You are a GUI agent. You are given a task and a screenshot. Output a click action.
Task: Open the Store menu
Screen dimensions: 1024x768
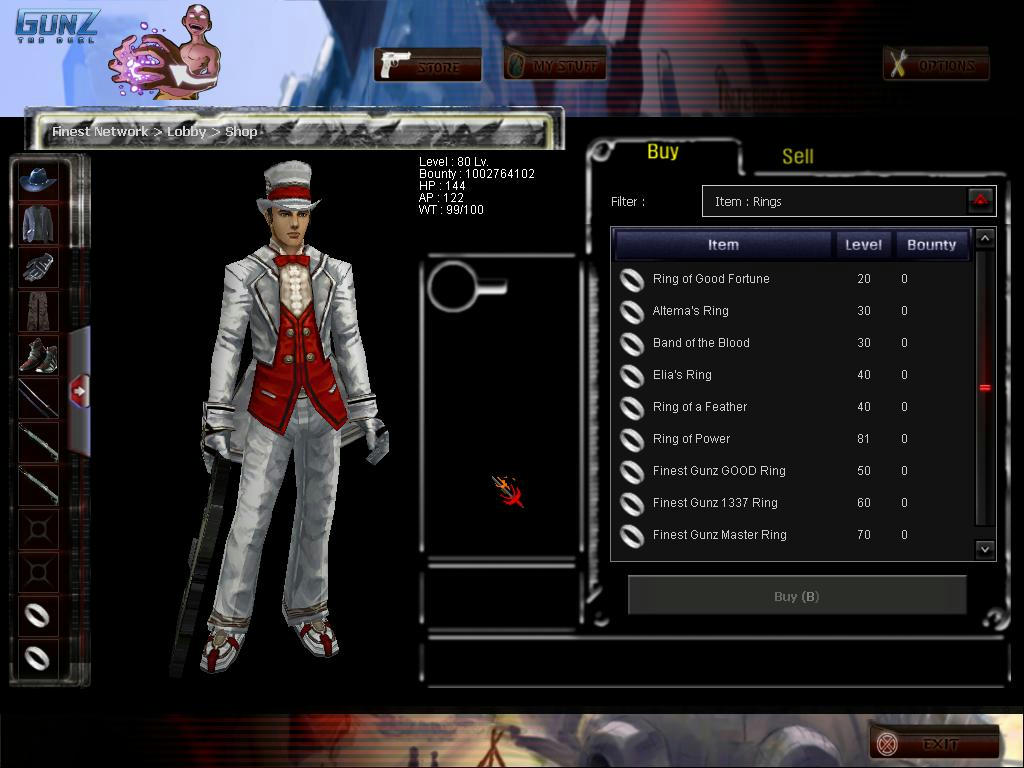[428, 66]
